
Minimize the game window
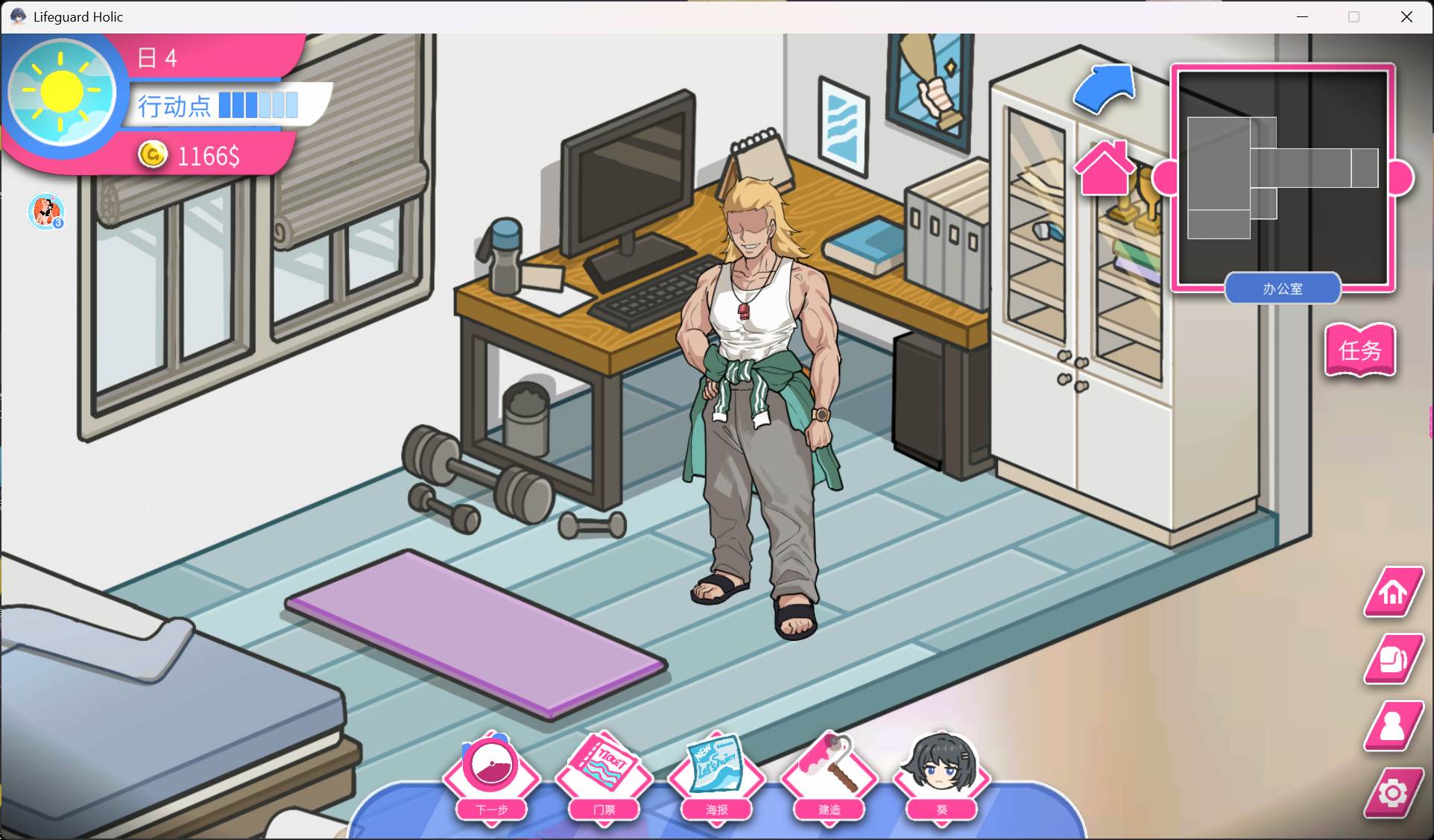pos(1302,16)
